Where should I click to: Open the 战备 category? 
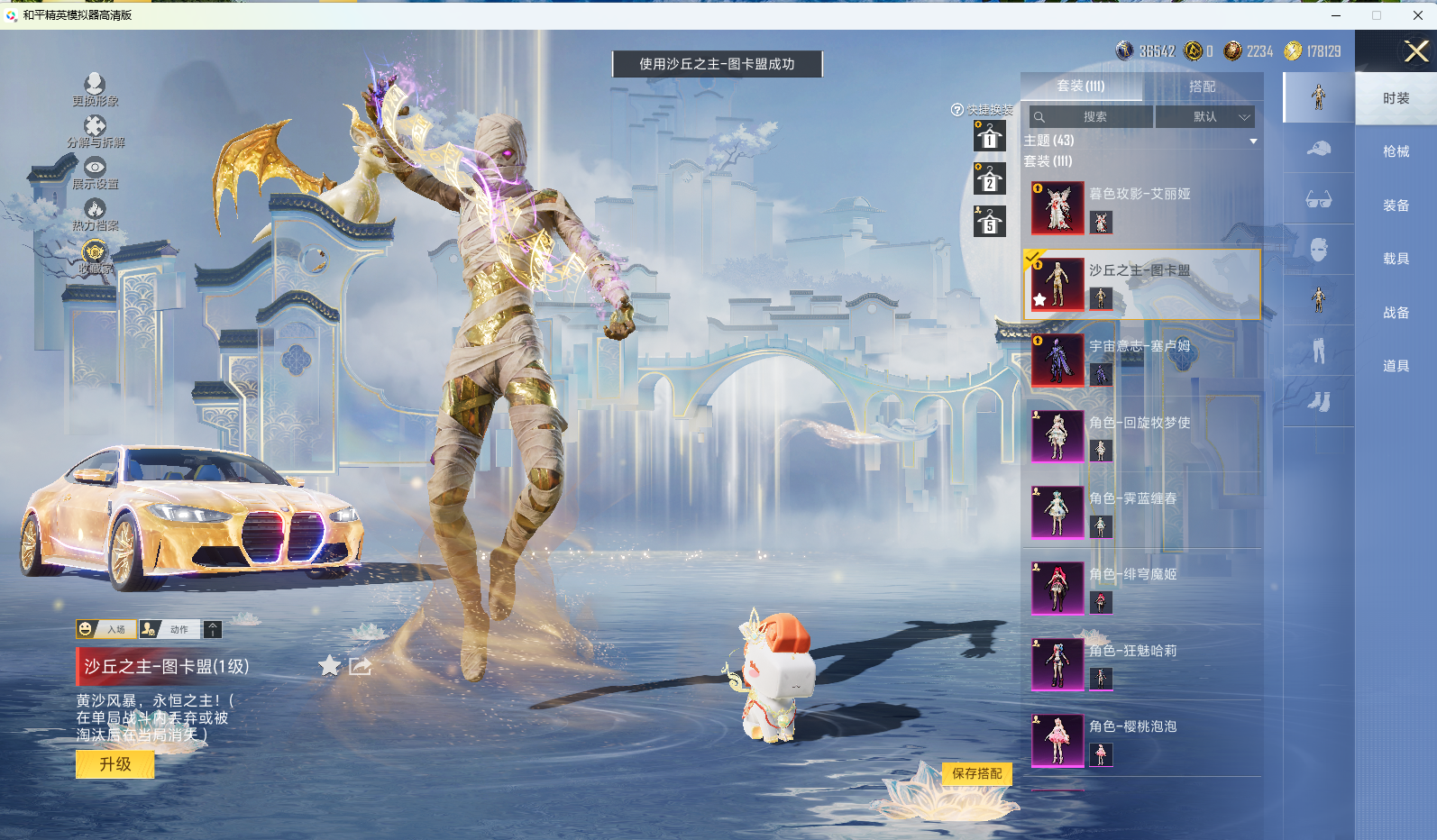(x=1396, y=313)
